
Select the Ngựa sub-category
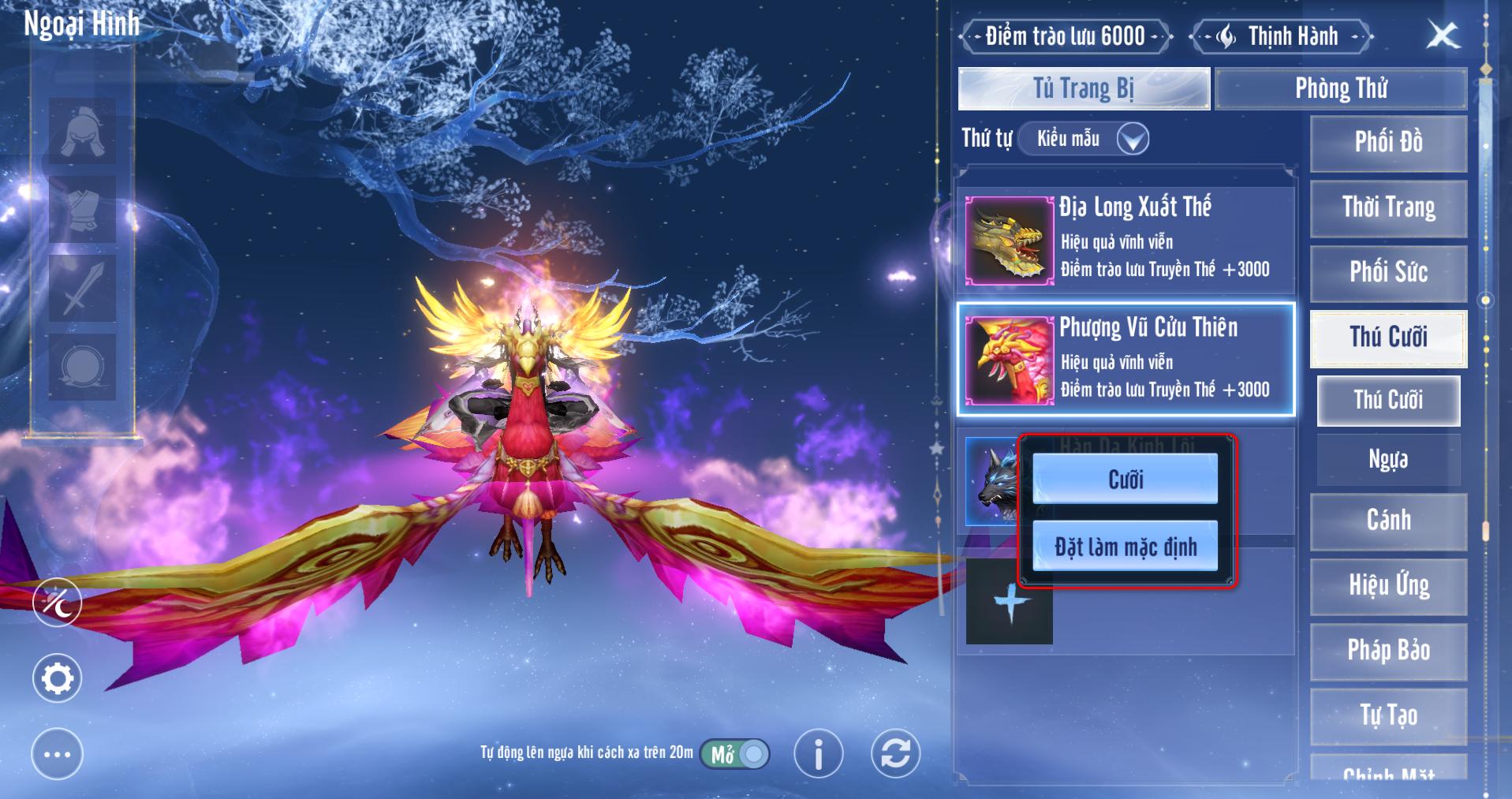[x=1388, y=459]
